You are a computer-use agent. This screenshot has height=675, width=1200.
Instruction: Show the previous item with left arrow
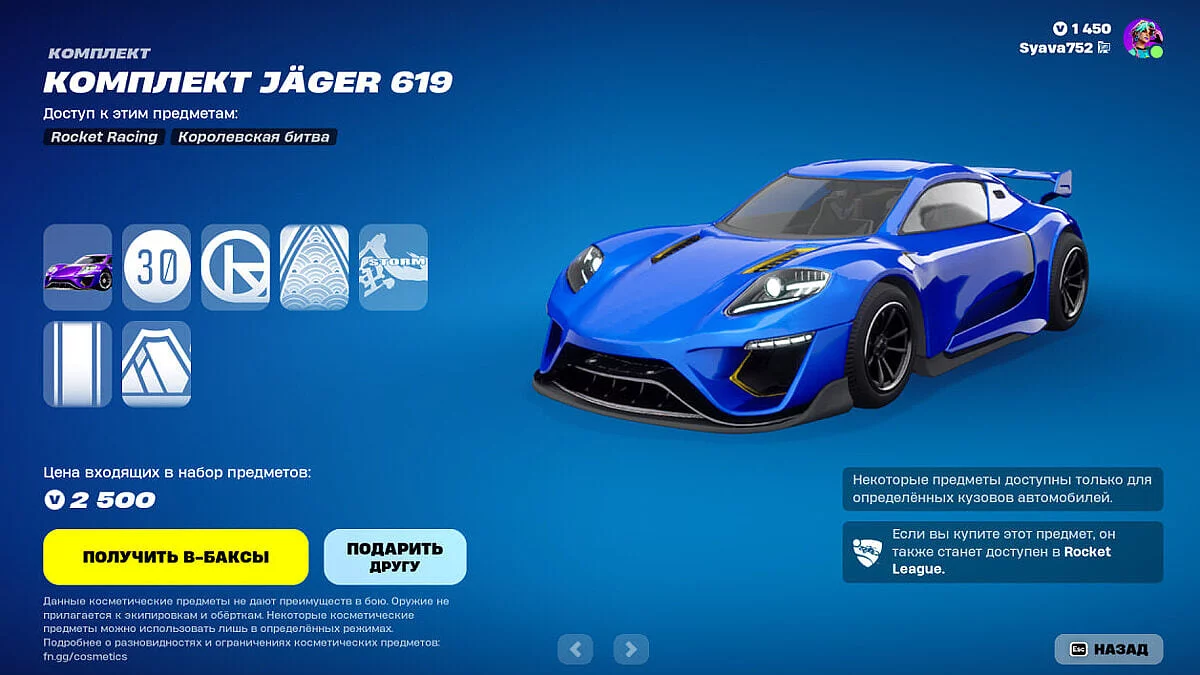tap(575, 649)
